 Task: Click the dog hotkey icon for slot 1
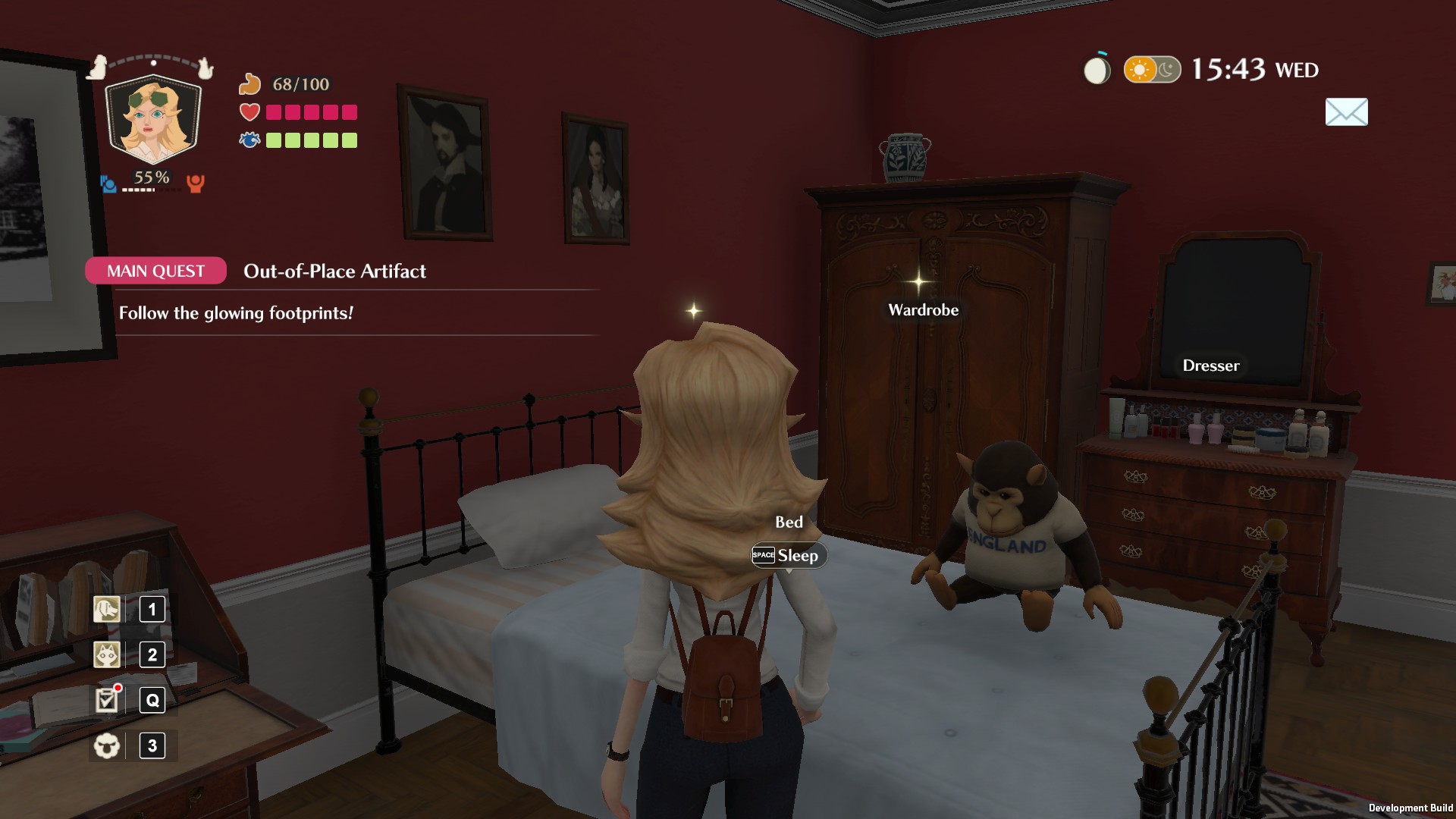click(106, 609)
